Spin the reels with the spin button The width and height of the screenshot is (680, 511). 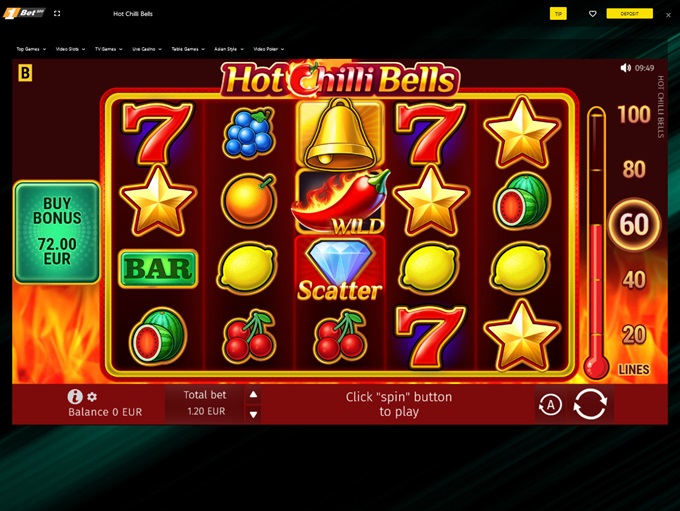pyautogui.click(x=590, y=404)
